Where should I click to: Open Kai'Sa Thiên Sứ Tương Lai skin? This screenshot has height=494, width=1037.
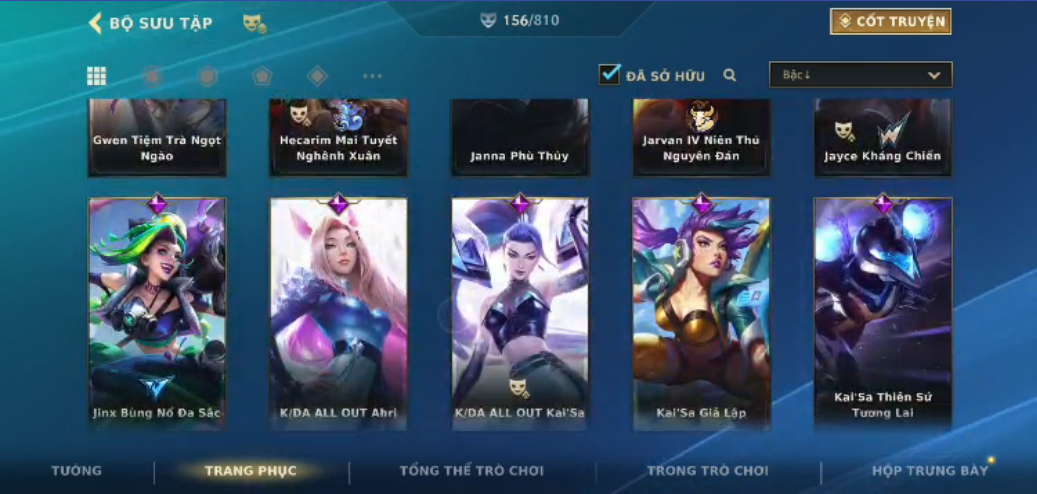pos(882,312)
